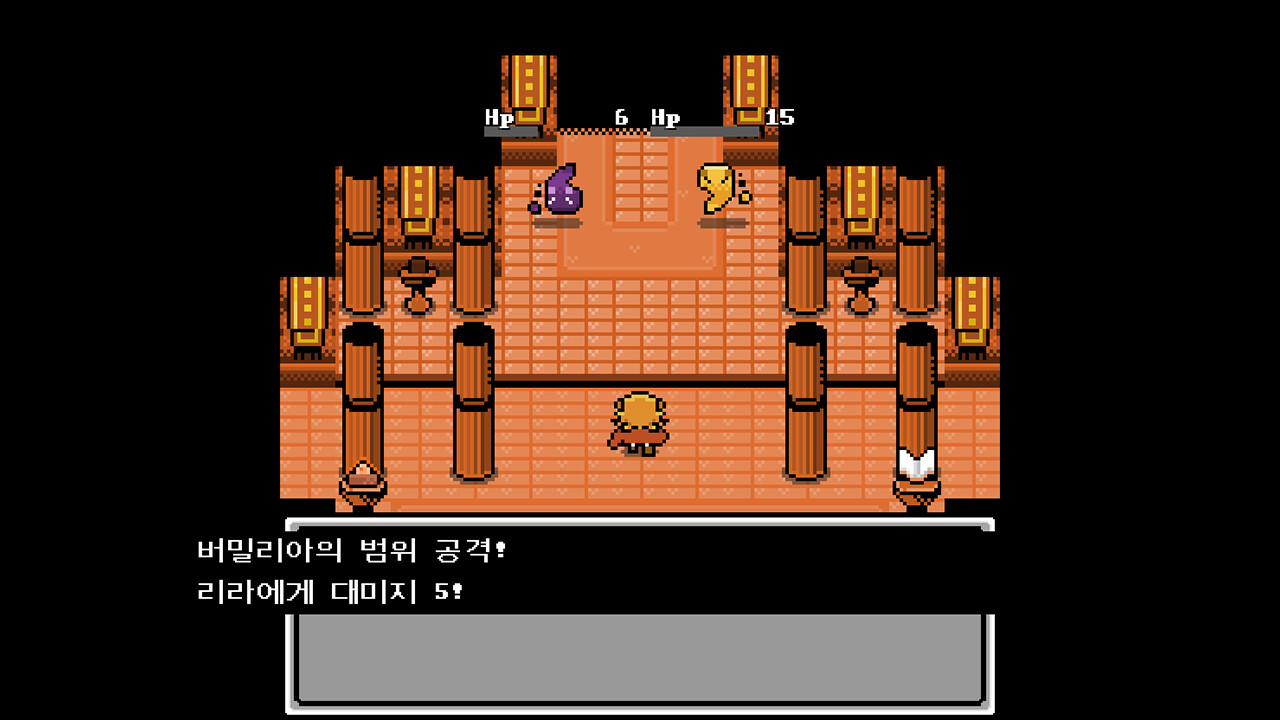Image resolution: width=1280 pixels, height=720 pixels.
Task: Click the empty message box at the bottom
Action: (x=640, y=660)
